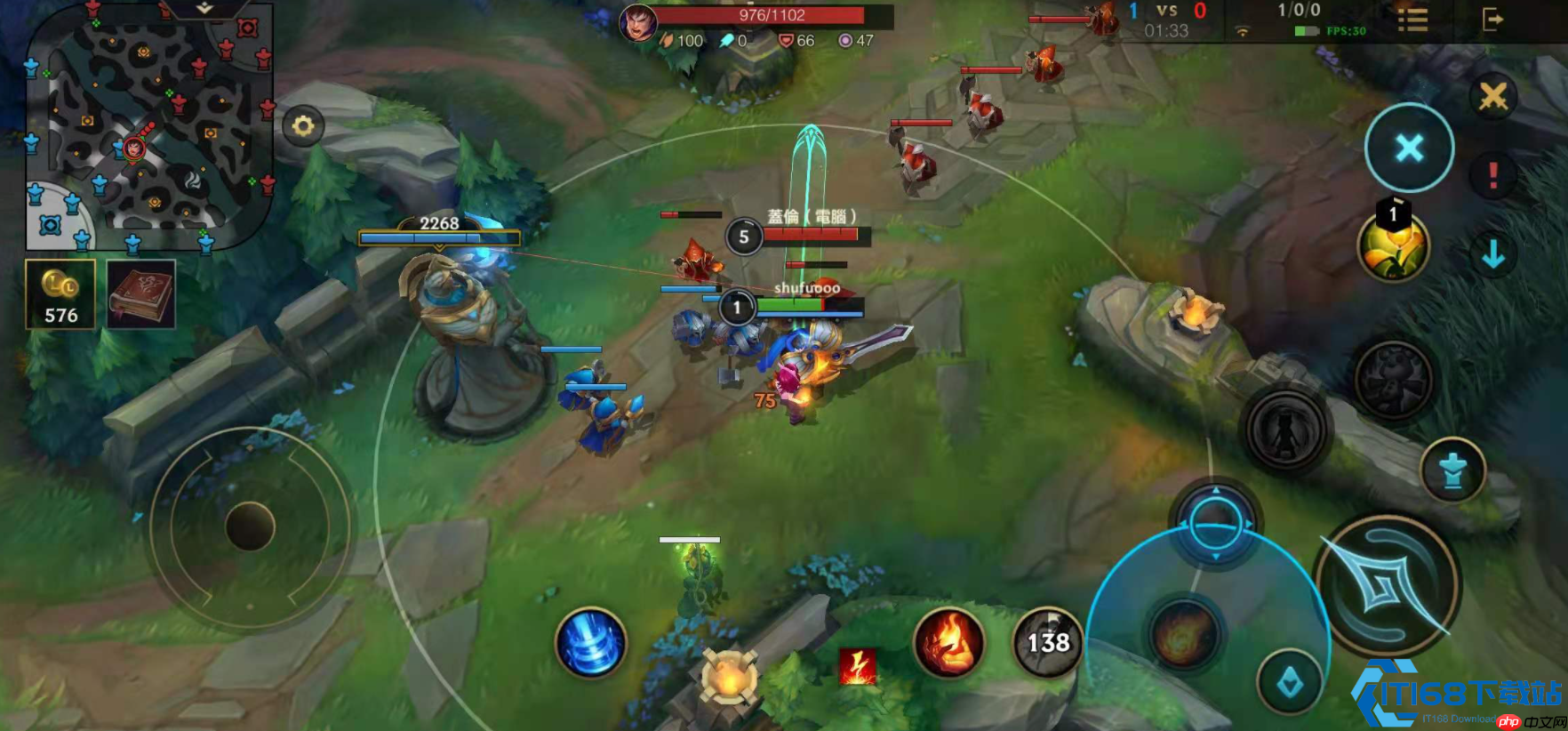Target minions with the small diamond button

1290,683
